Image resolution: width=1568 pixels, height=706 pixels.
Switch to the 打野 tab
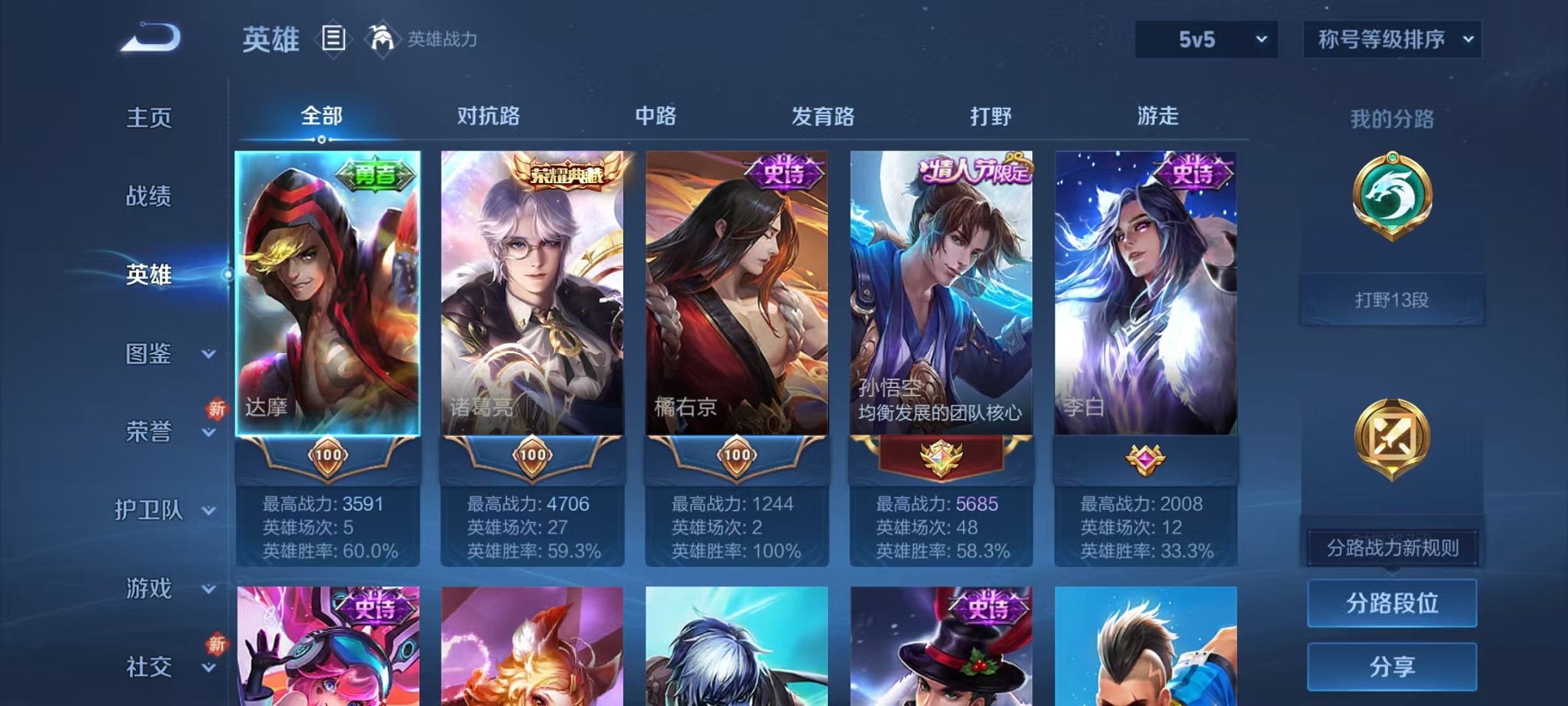click(x=990, y=115)
